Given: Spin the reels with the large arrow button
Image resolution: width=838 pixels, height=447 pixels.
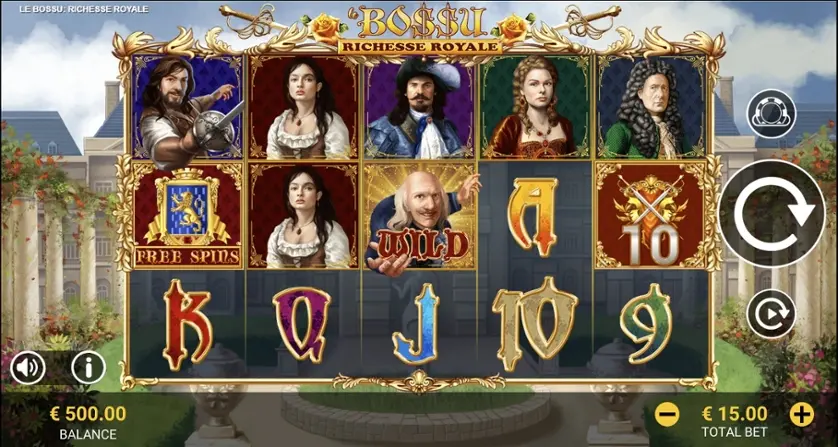Looking at the screenshot, I should click(770, 213).
